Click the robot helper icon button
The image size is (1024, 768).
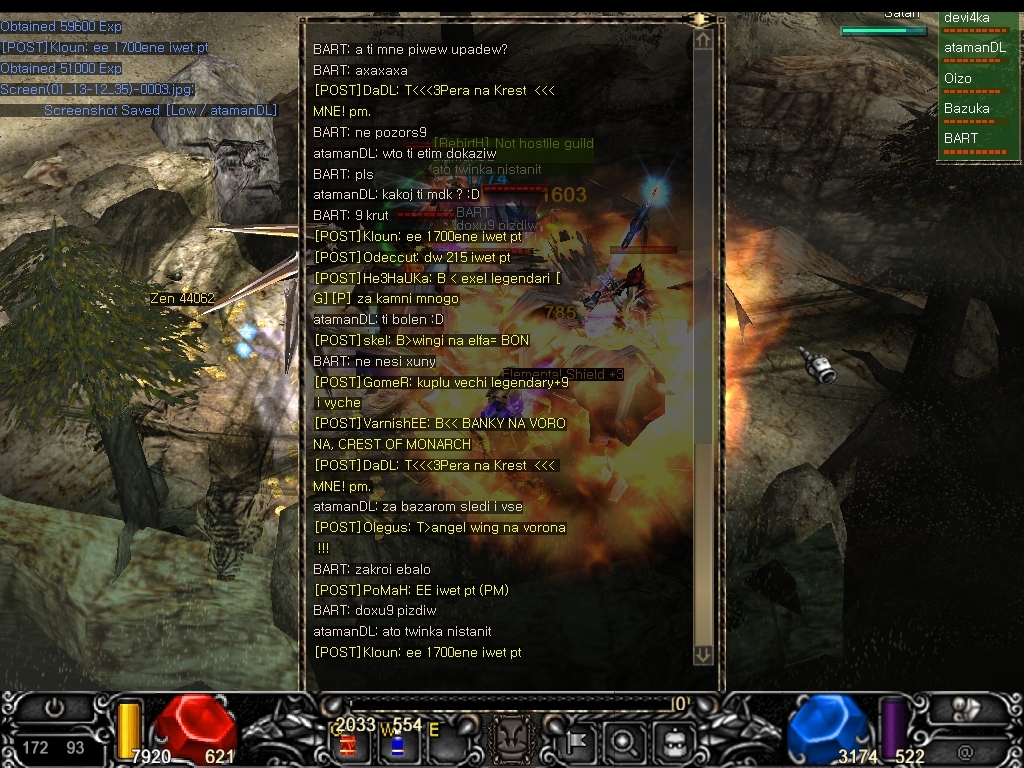pos(670,743)
